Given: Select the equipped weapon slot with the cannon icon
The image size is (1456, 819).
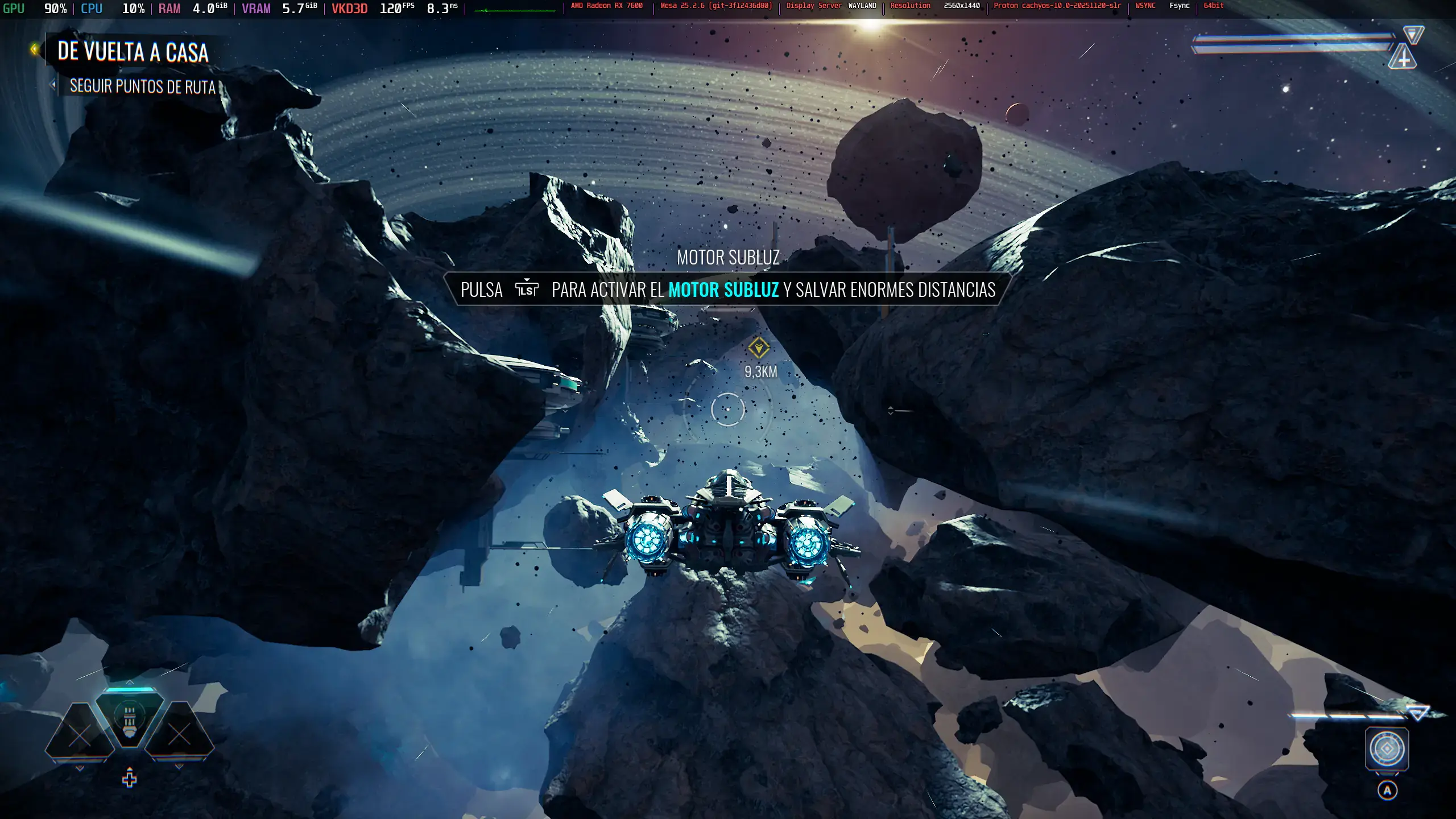Looking at the screenshot, I should [x=130, y=721].
